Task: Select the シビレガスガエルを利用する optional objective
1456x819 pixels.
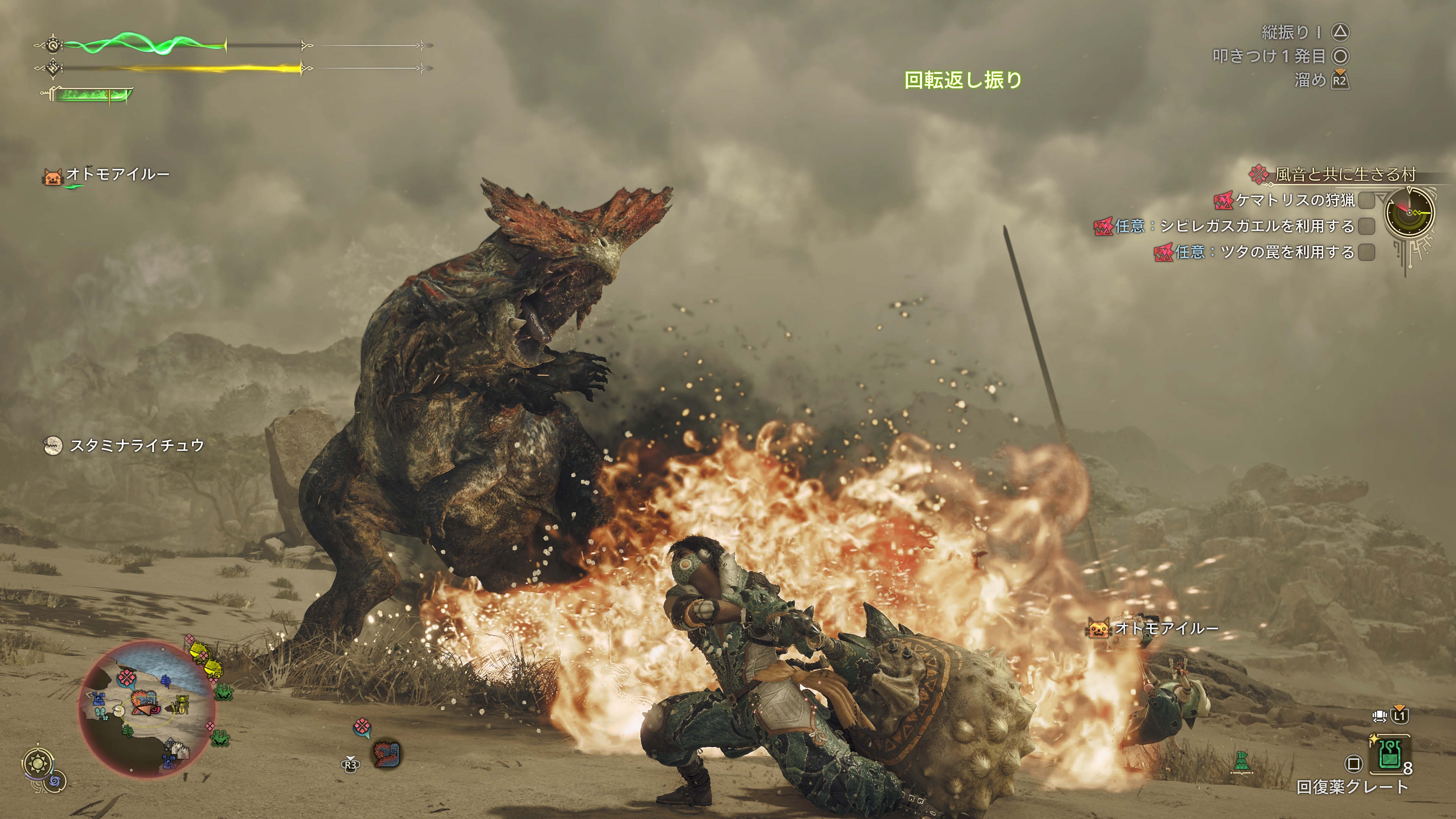Action: [x=1257, y=226]
